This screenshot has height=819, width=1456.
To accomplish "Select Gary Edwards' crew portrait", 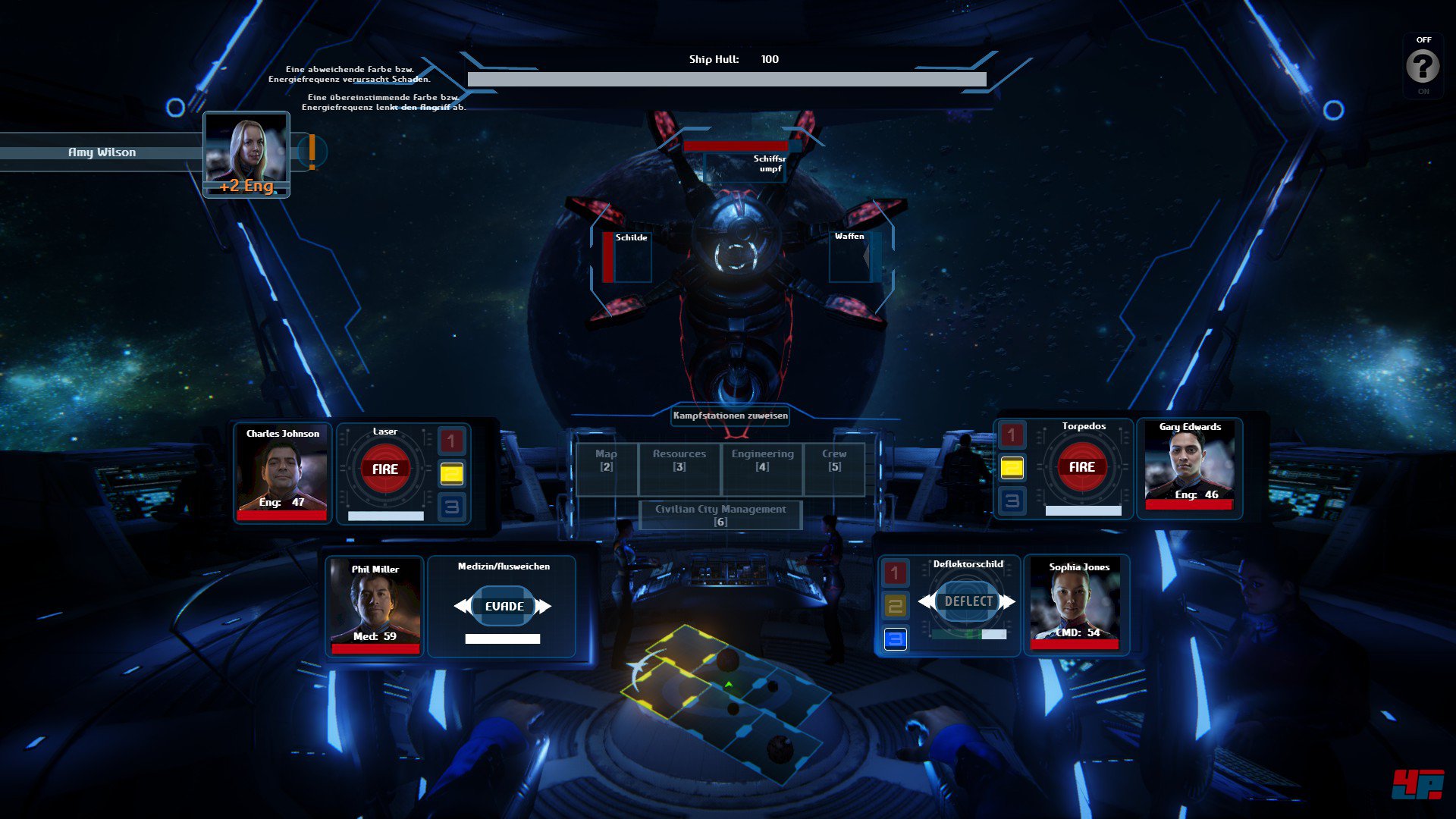I will pyautogui.click(x=1190, y=466).
